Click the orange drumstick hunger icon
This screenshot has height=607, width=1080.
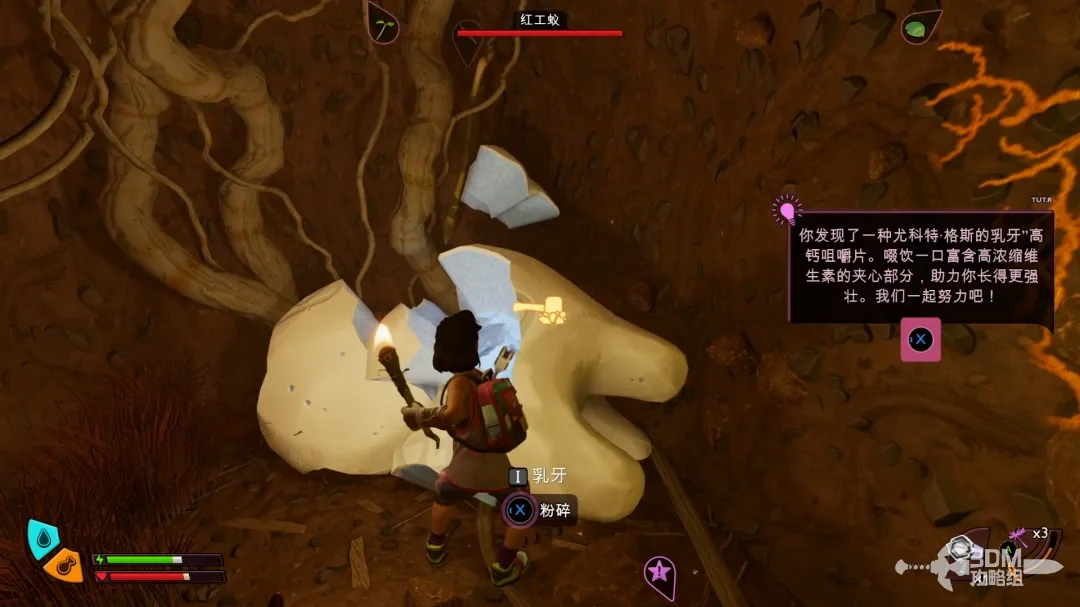(63, 565)
